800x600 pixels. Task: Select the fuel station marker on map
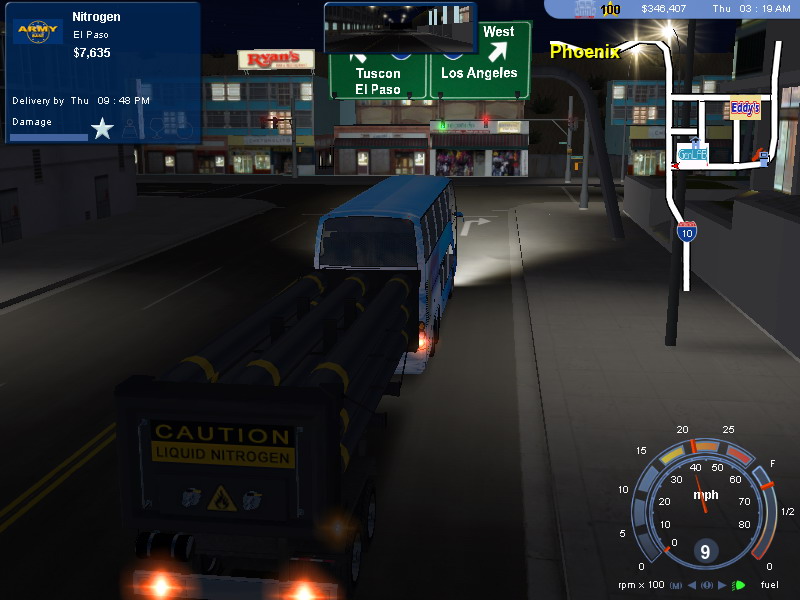click(763, 156)
